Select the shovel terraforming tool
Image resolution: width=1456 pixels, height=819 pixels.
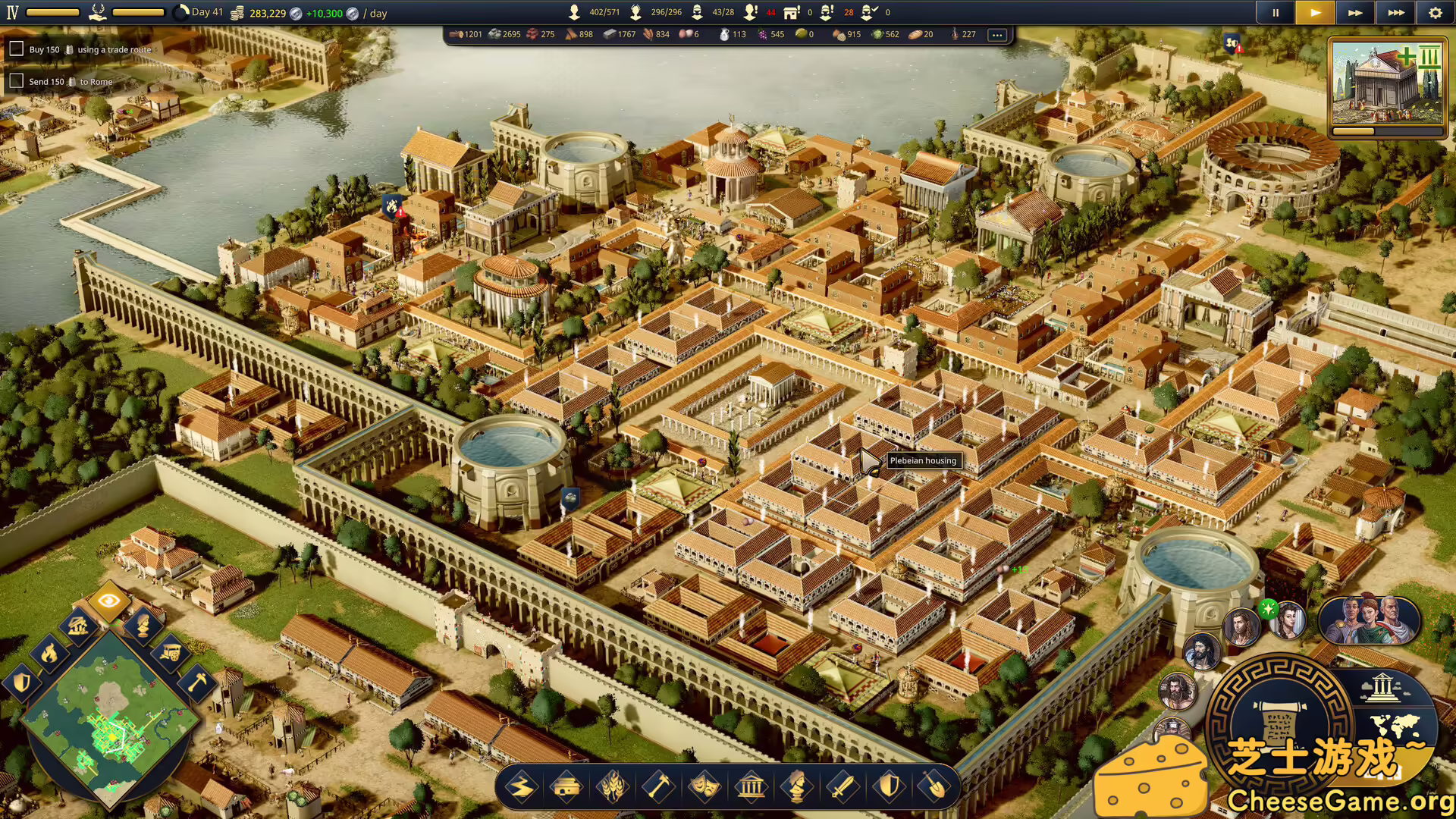coord(937,786)
